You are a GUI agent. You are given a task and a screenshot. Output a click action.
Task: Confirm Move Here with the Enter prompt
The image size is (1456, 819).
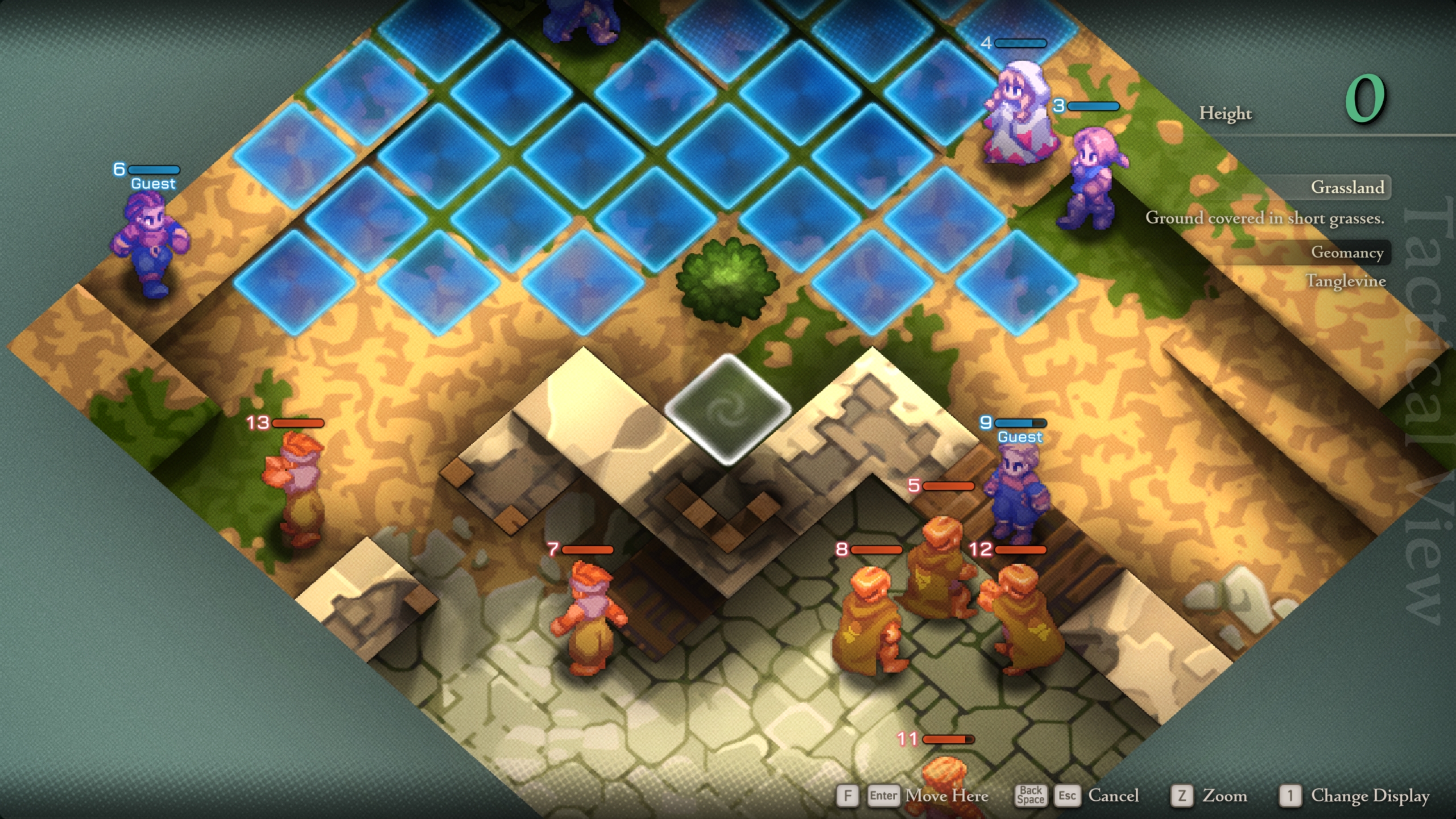point(884,796)
